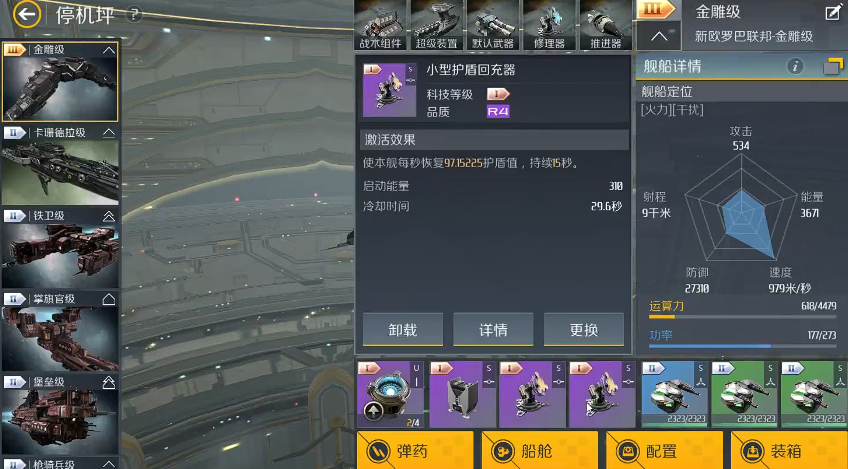
Task: Choose the 铁卫级 ship
Action: pyautogui.click(x=60, y=250)
